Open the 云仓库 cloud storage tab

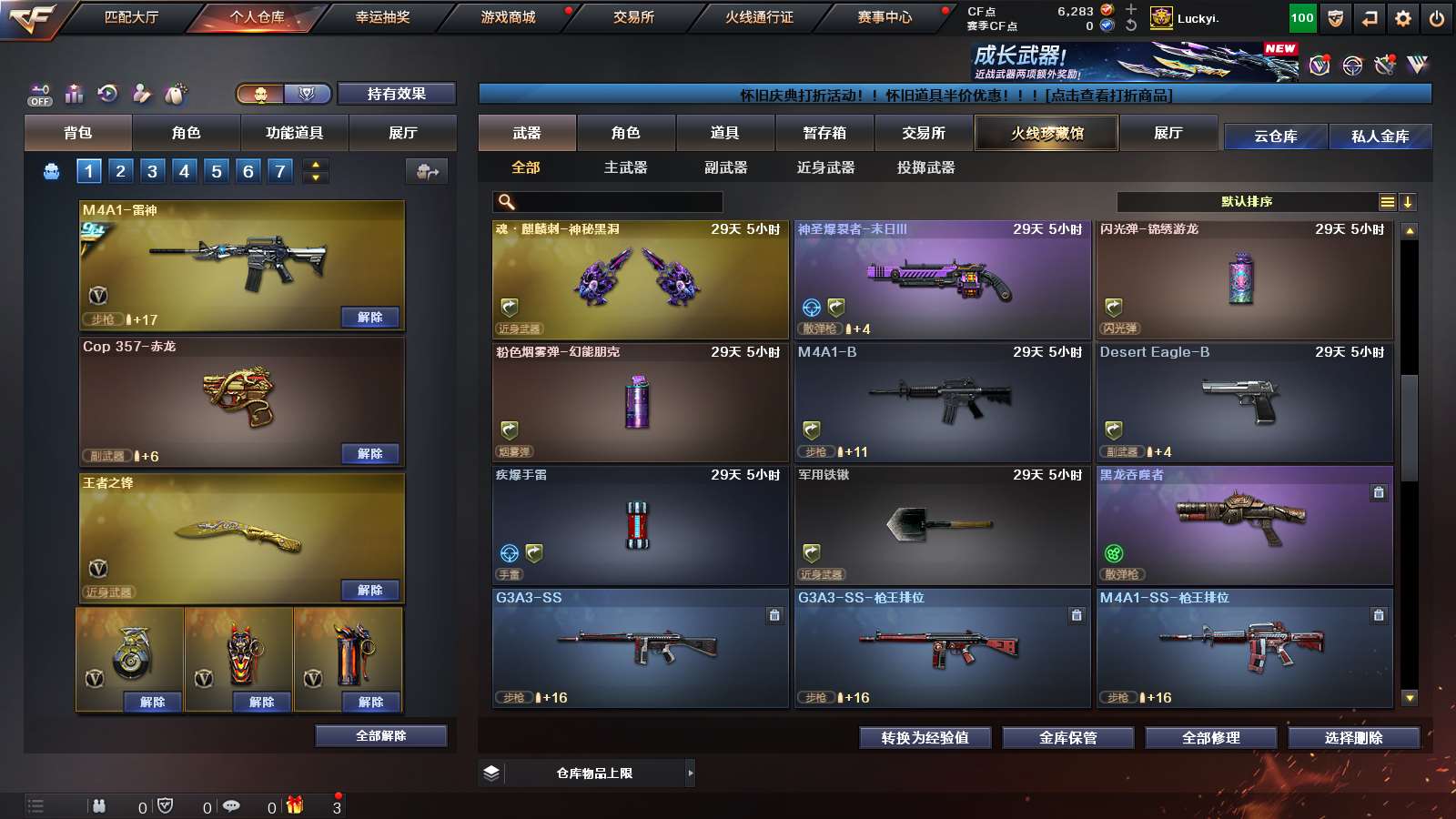click(x=1275, y=136)
